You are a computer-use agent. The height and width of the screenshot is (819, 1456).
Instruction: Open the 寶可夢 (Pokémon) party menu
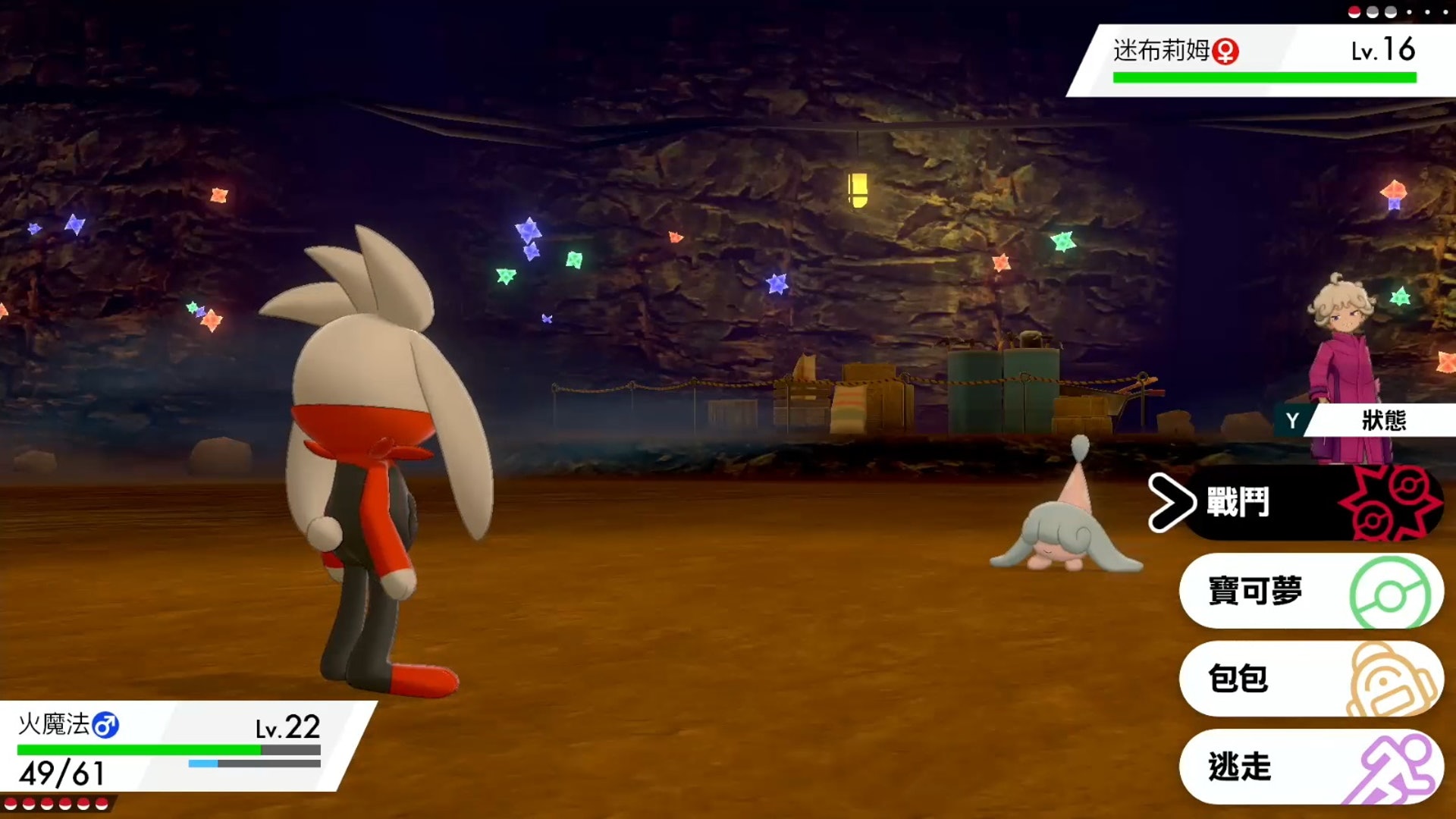[x=1310, y=591]
